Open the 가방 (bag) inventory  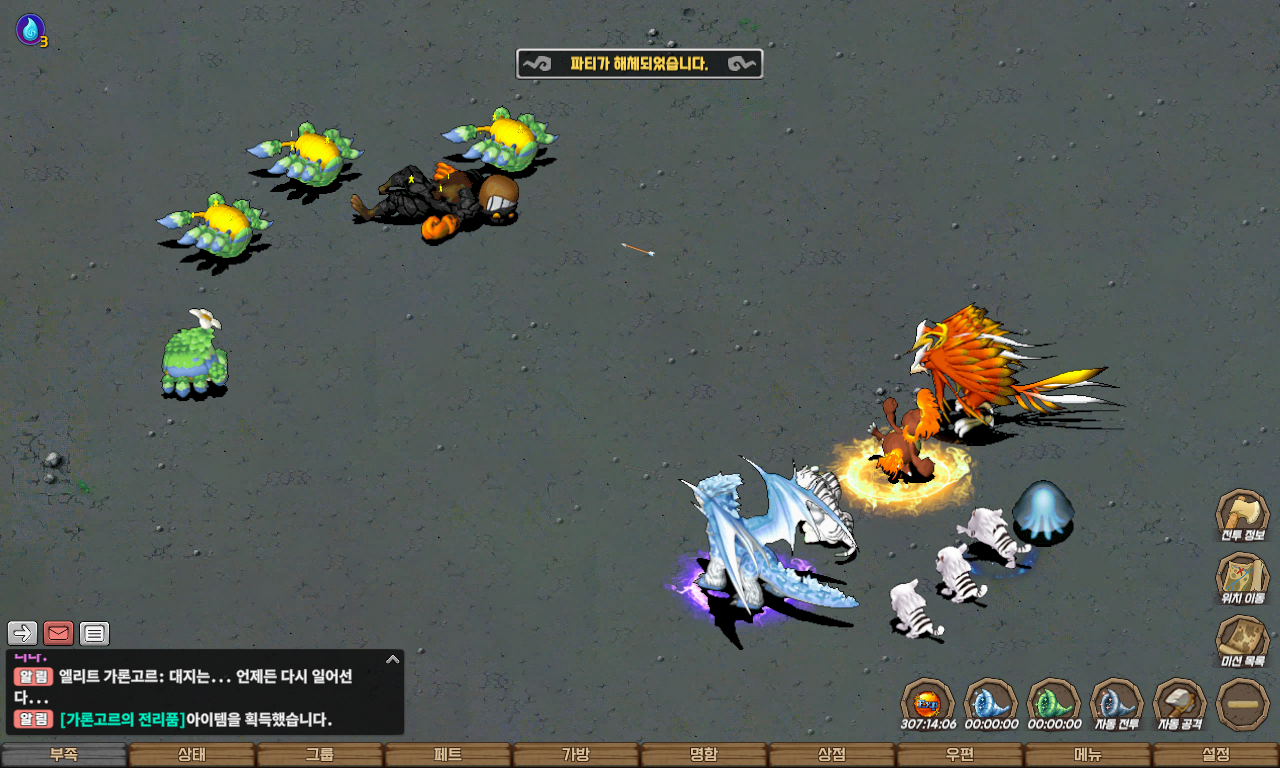(576, 755)
